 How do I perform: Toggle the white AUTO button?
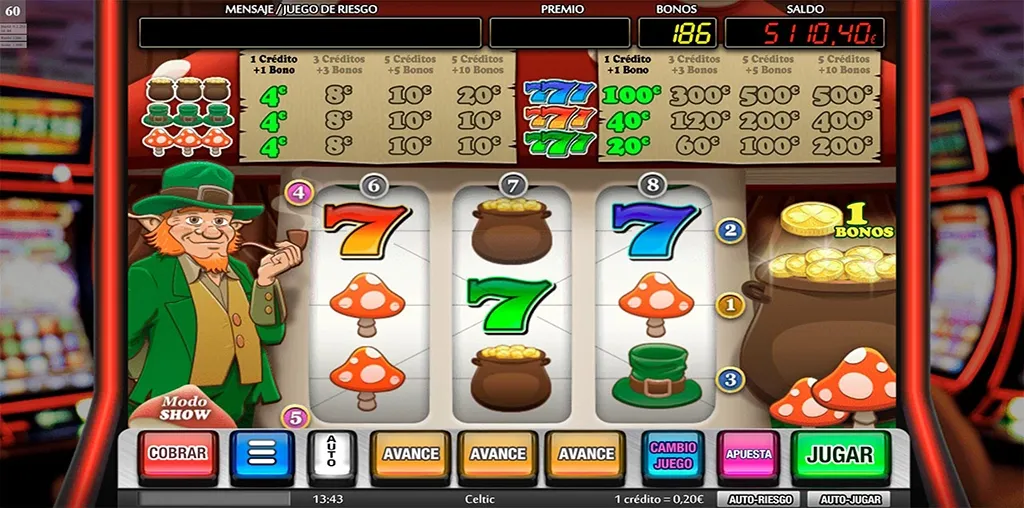(333, 455)
